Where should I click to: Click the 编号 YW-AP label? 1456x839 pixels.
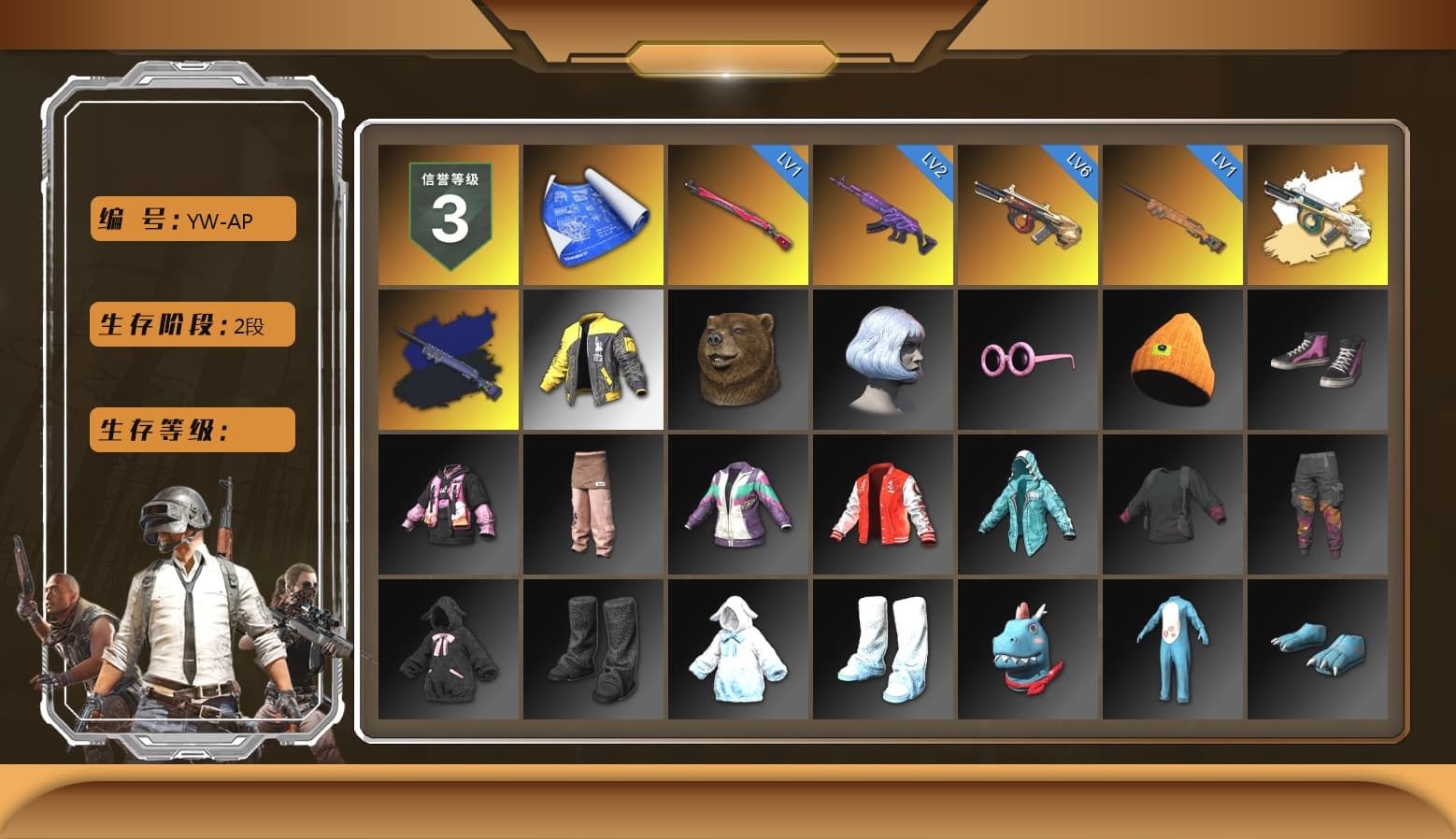coord(192,219)
